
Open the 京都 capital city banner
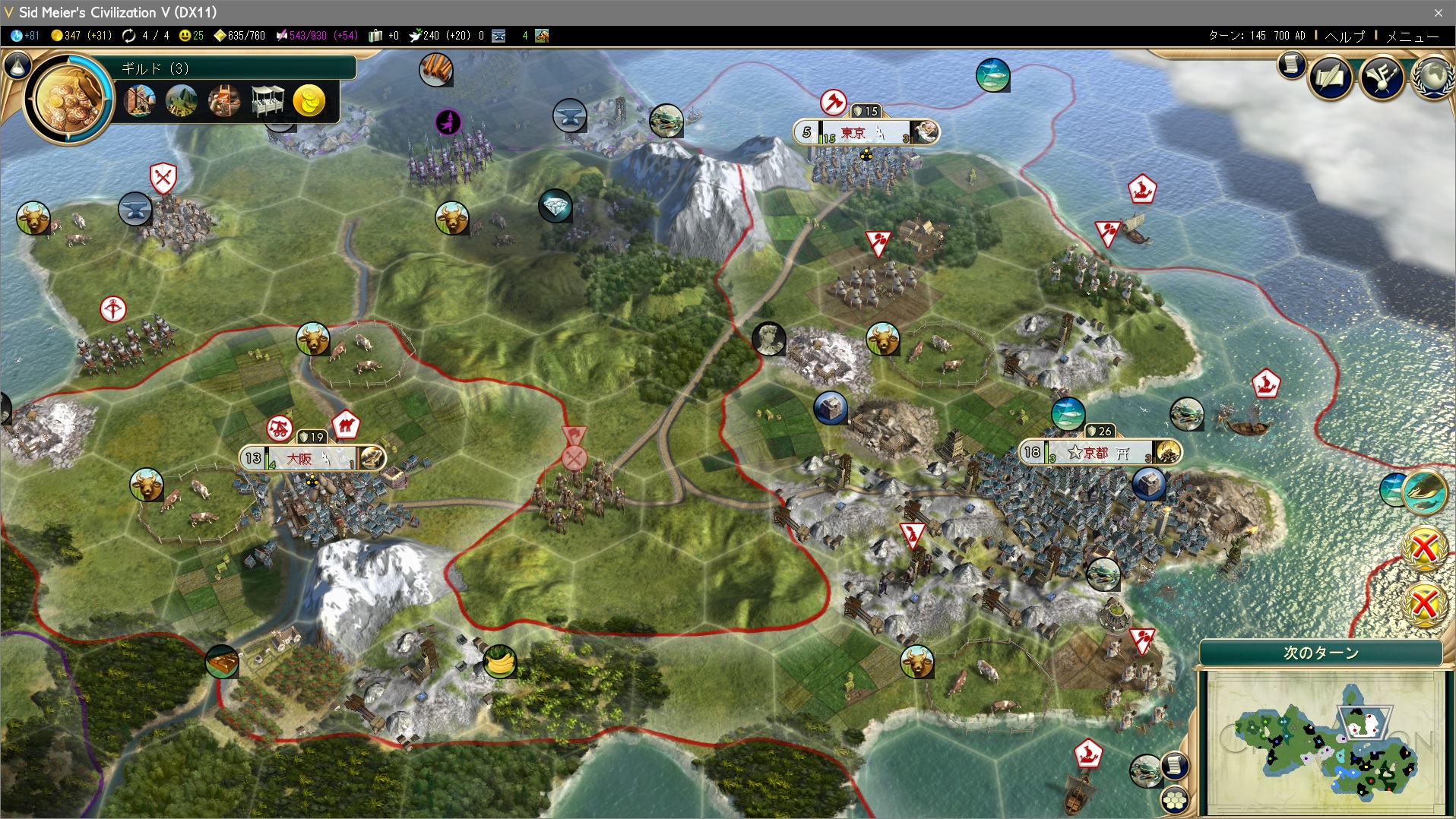[1099, 453]
